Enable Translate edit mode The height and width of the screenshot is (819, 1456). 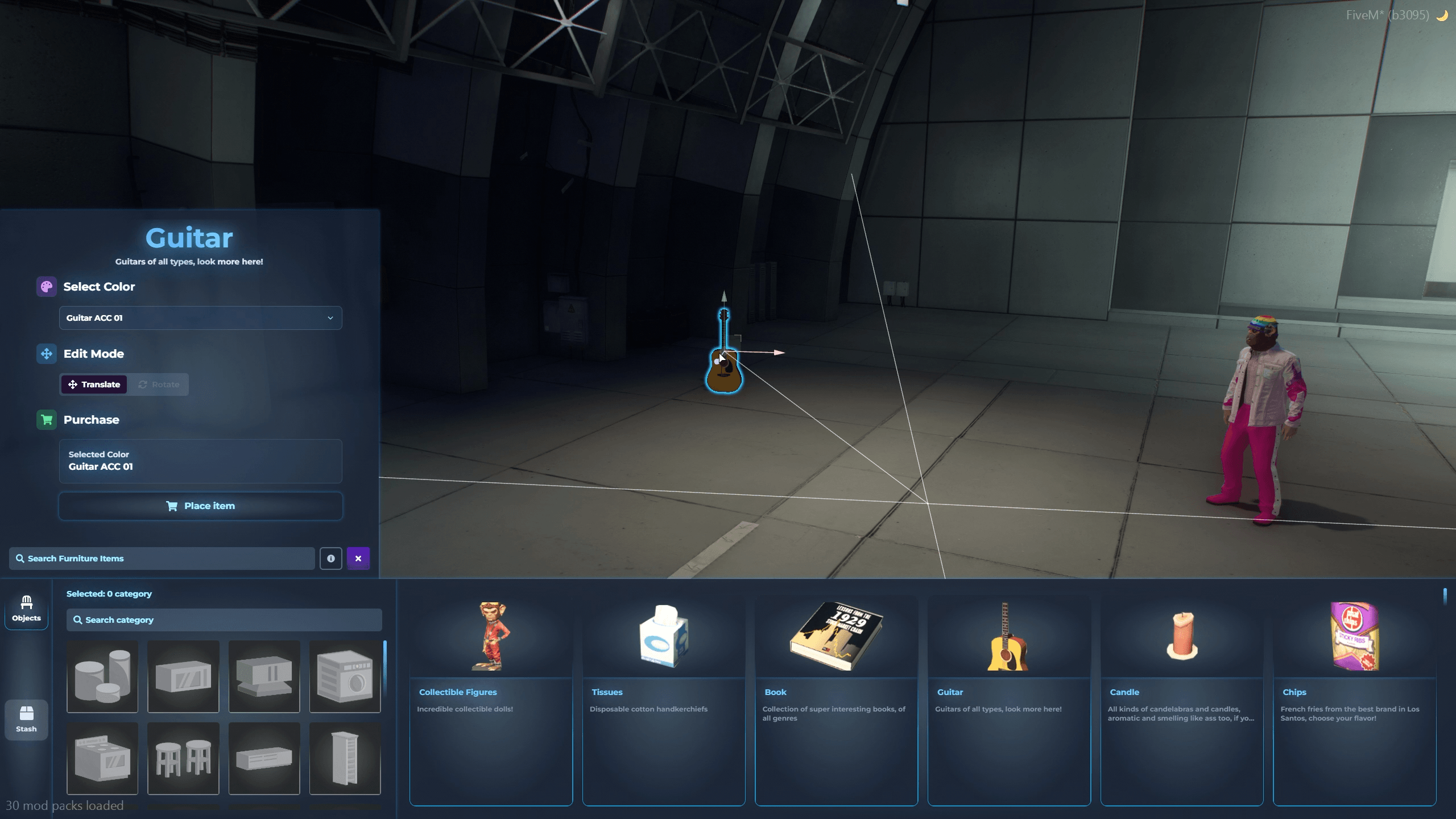[x=94, y=384]
